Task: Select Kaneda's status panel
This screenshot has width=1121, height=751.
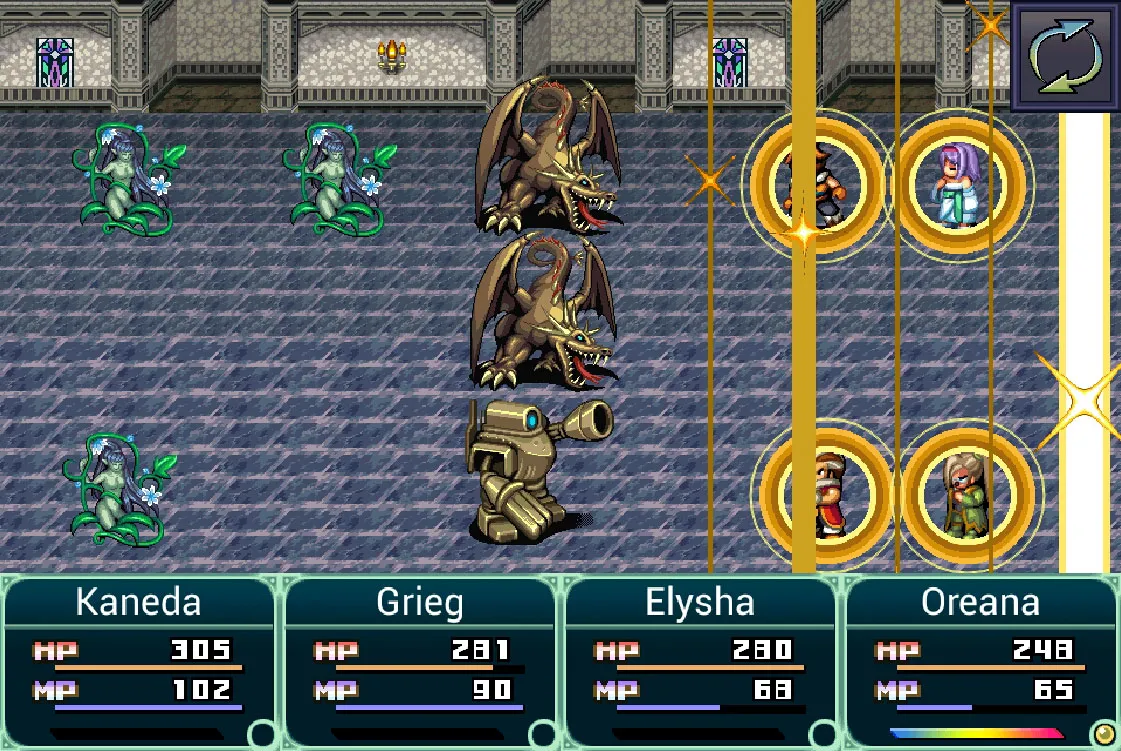Action: click(x=139, y=661)
